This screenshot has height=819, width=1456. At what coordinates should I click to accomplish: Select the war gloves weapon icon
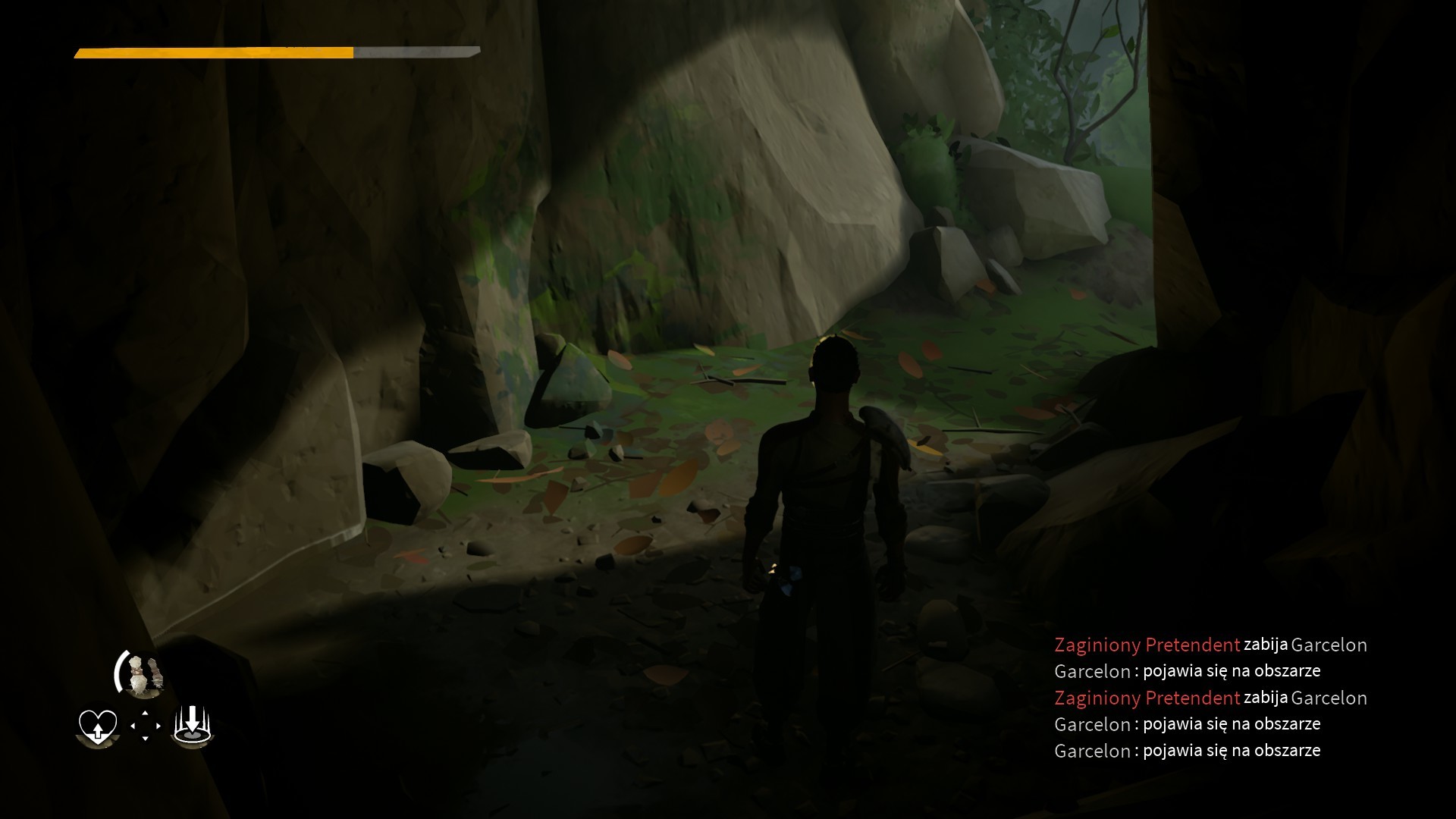tap(143, 674)
